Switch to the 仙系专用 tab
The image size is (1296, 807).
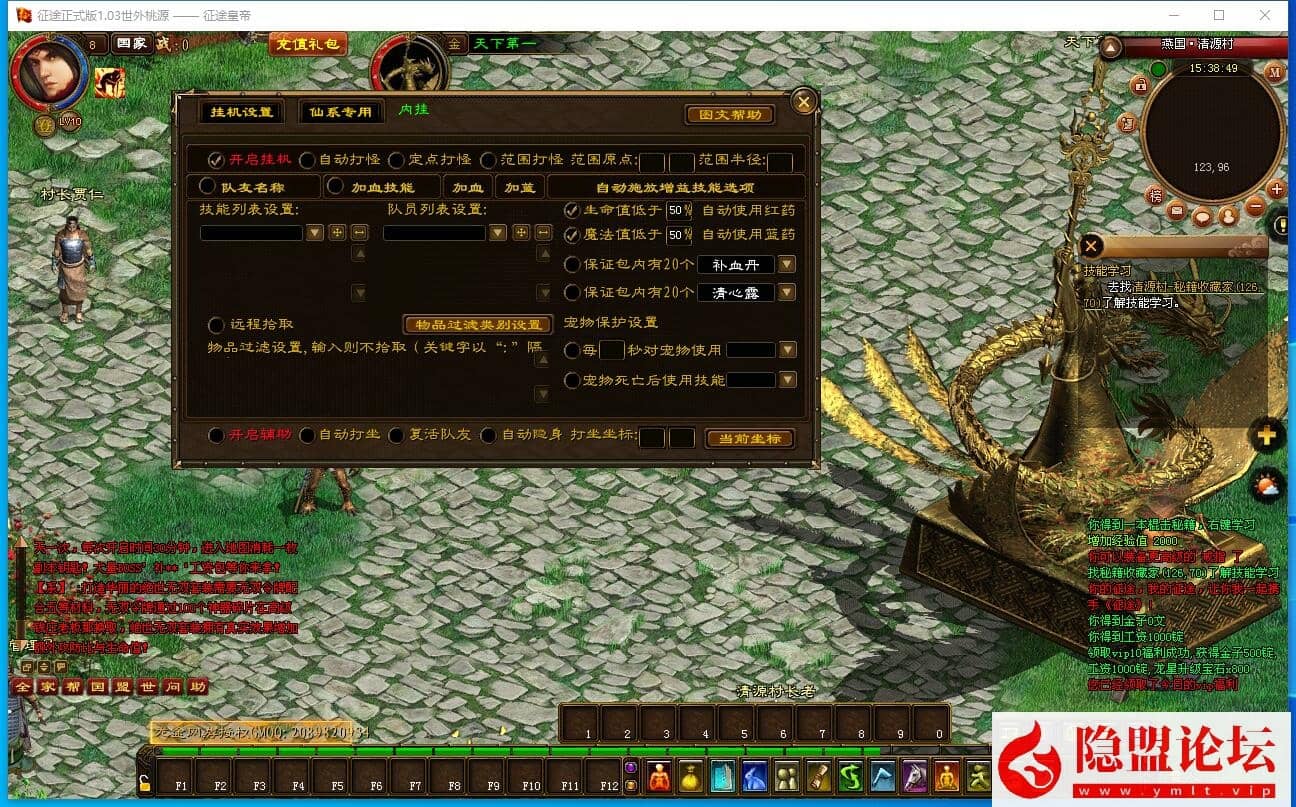pos(342,112)
